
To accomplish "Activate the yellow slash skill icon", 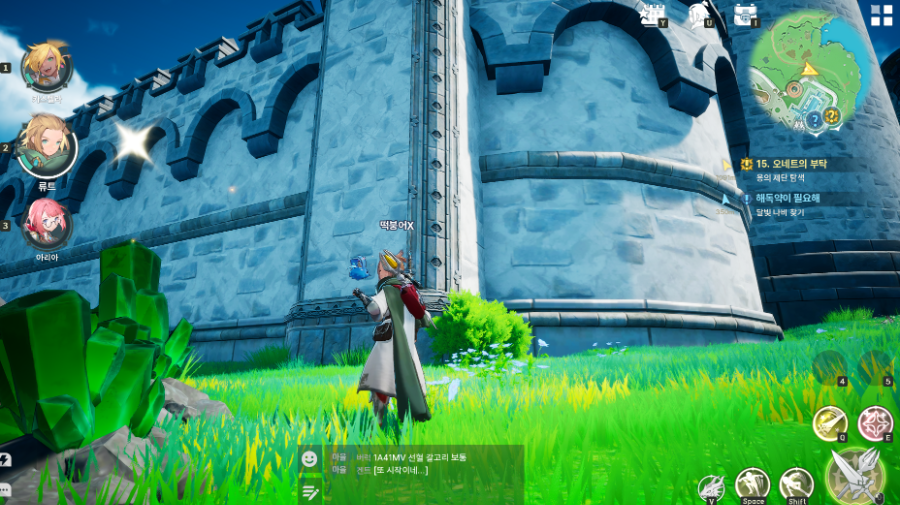I will [x=829, y=422].
